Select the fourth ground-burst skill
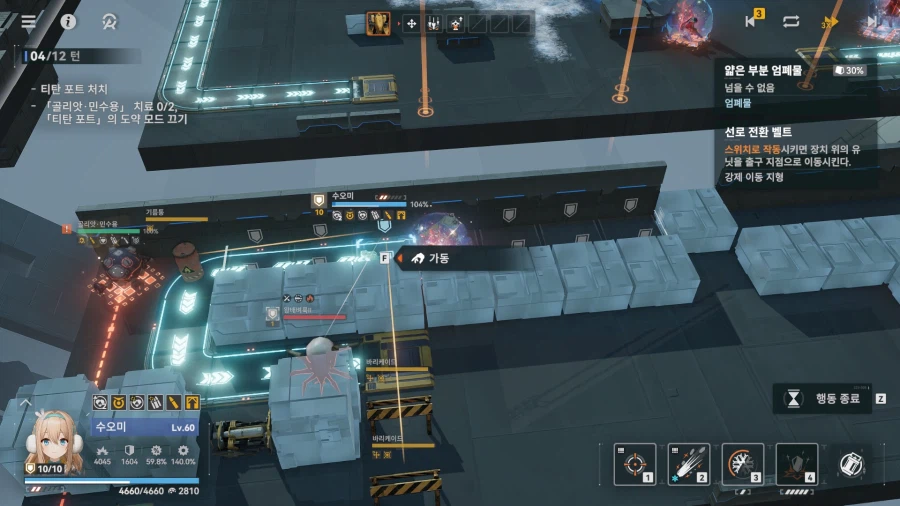Screen dimensions: 900x506 tap(796, 463)
